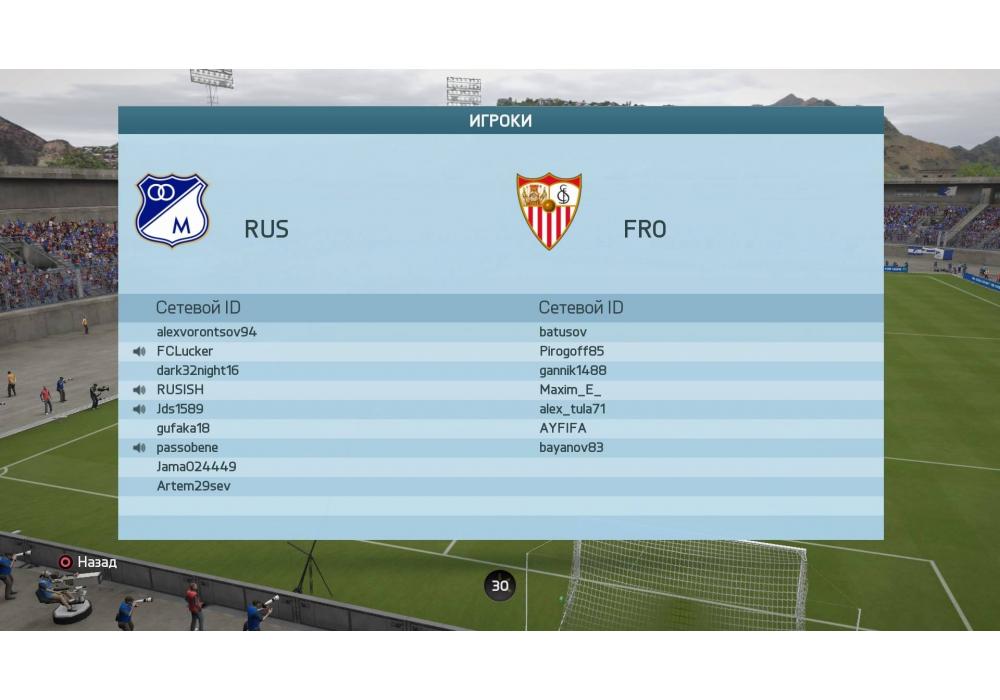Select player alexvorontsov94 in the list

(x=206, y=332)
